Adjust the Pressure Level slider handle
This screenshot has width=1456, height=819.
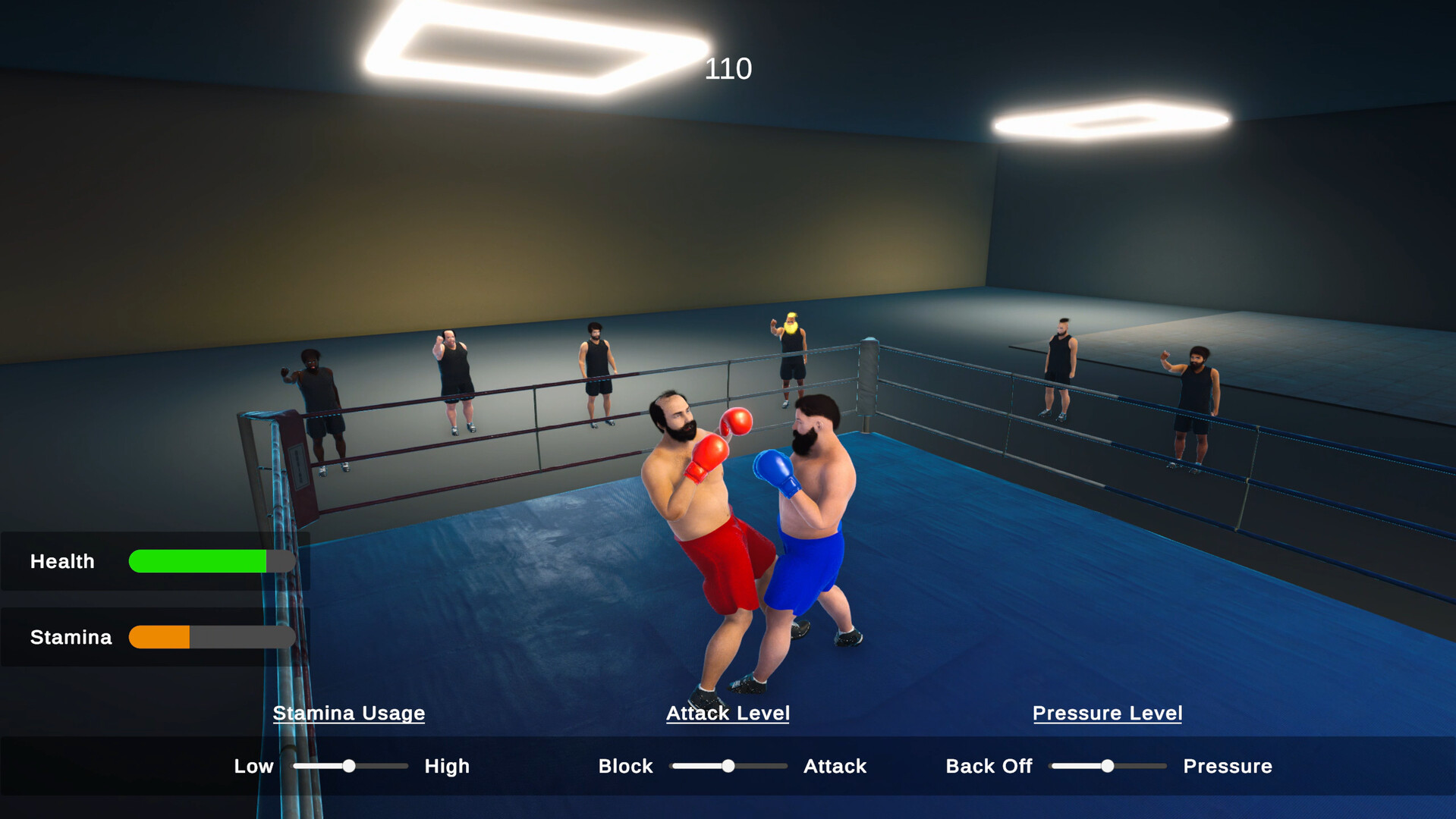(1107, 766)
